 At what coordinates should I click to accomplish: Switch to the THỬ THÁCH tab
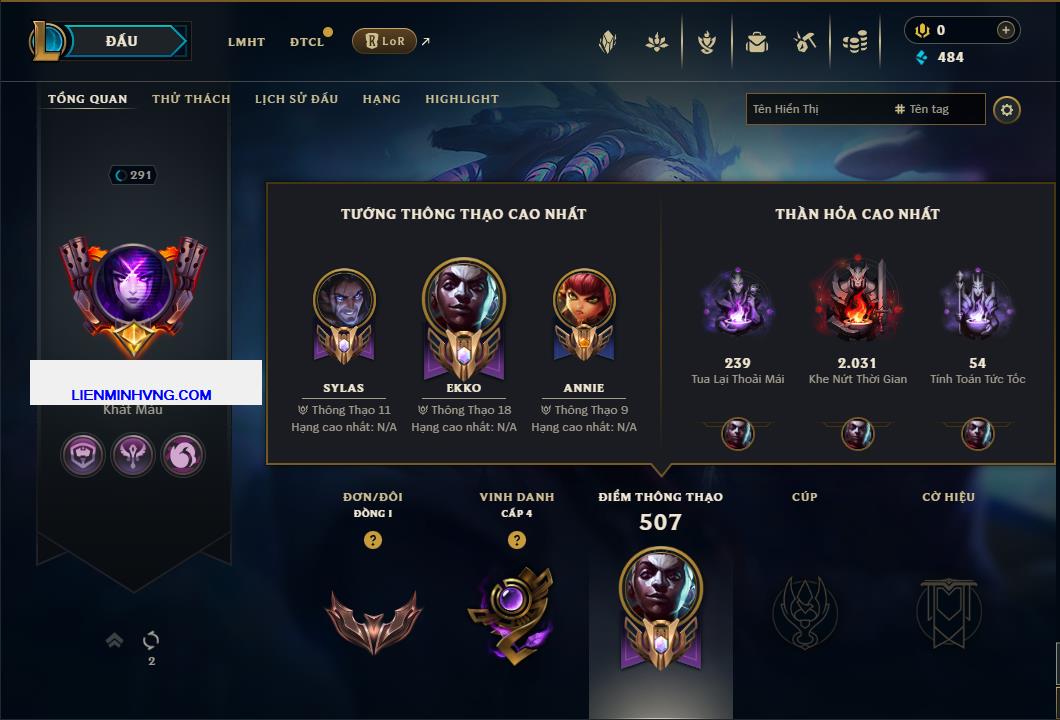pyautogui.click(x=191, y=99)
